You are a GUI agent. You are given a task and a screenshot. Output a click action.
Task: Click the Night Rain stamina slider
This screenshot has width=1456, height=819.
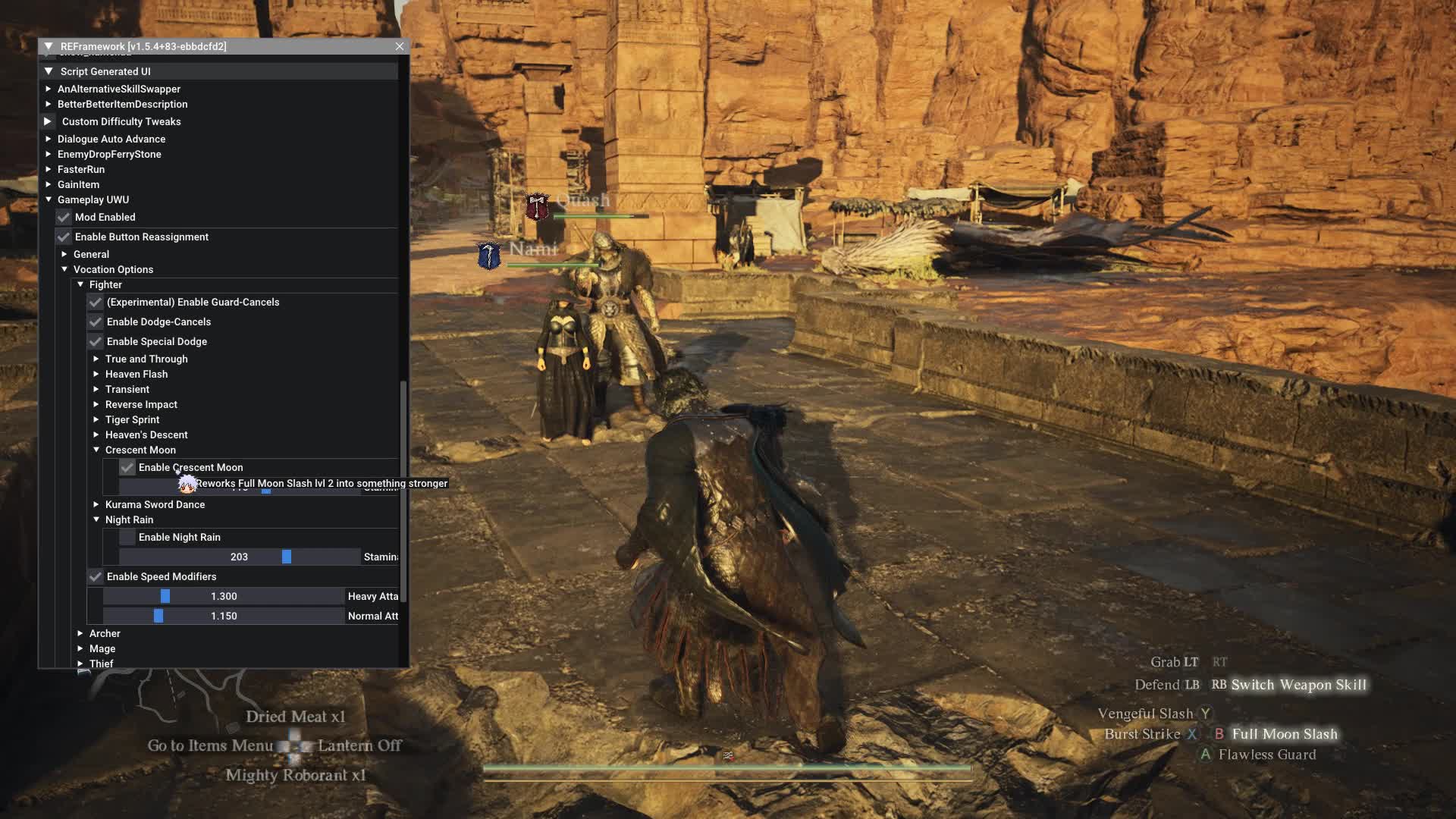(240, 557)
